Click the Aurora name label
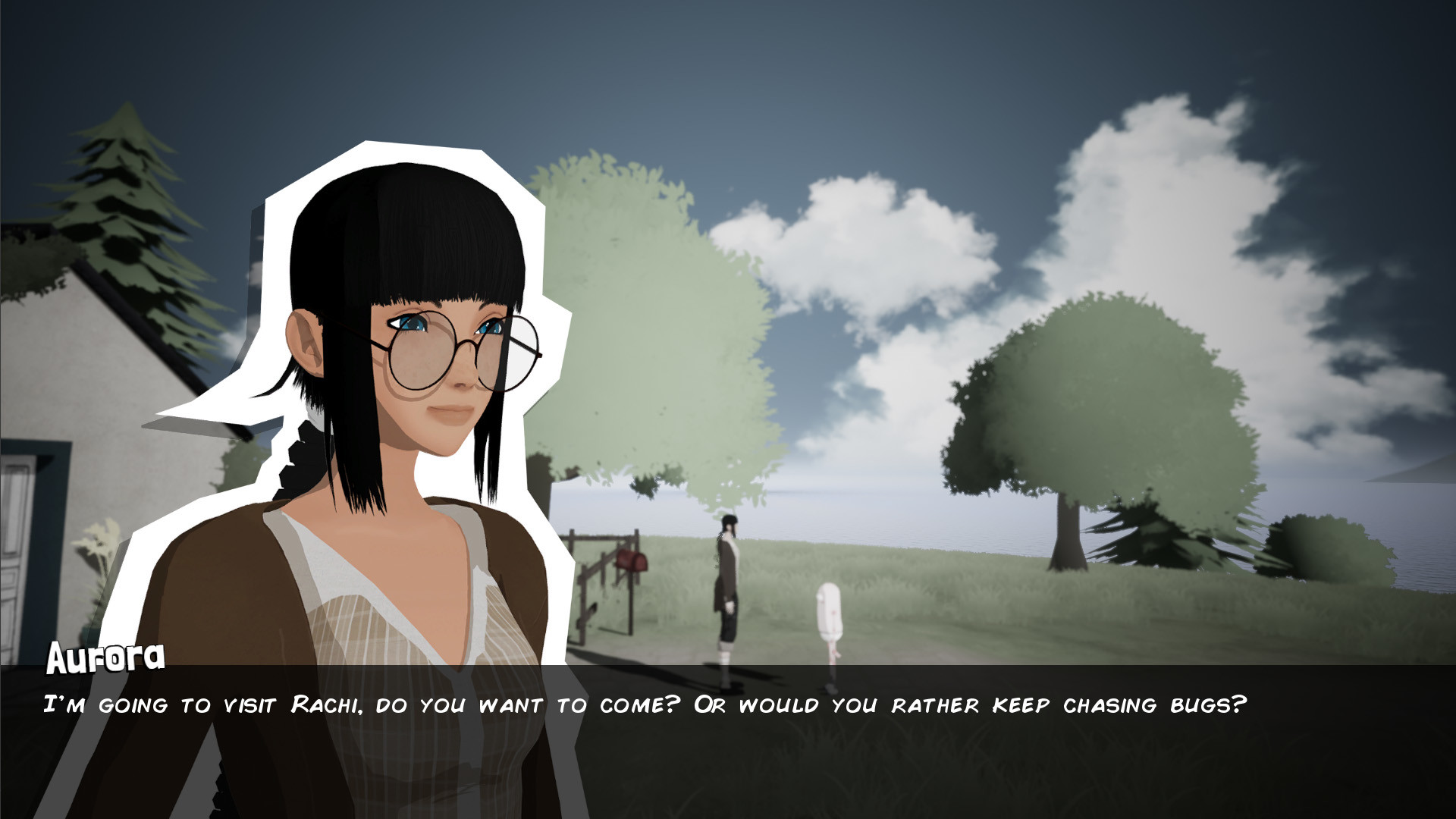 pos(105,657)
